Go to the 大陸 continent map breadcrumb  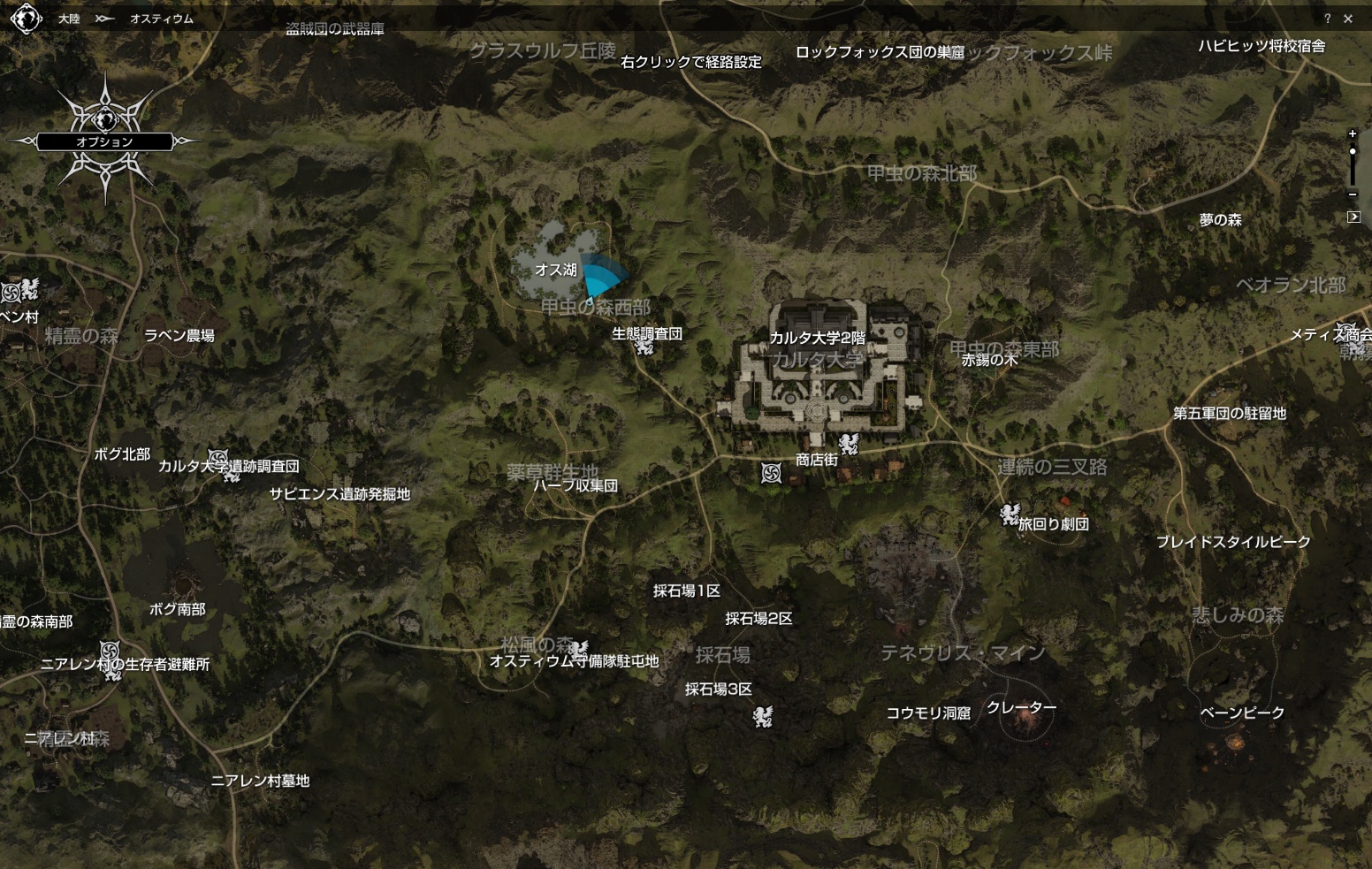[x=69, y=19]
